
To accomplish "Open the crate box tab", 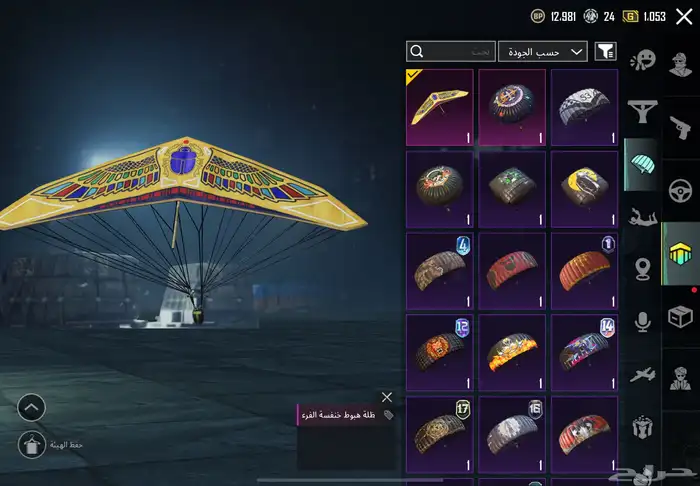I will 681,316.
